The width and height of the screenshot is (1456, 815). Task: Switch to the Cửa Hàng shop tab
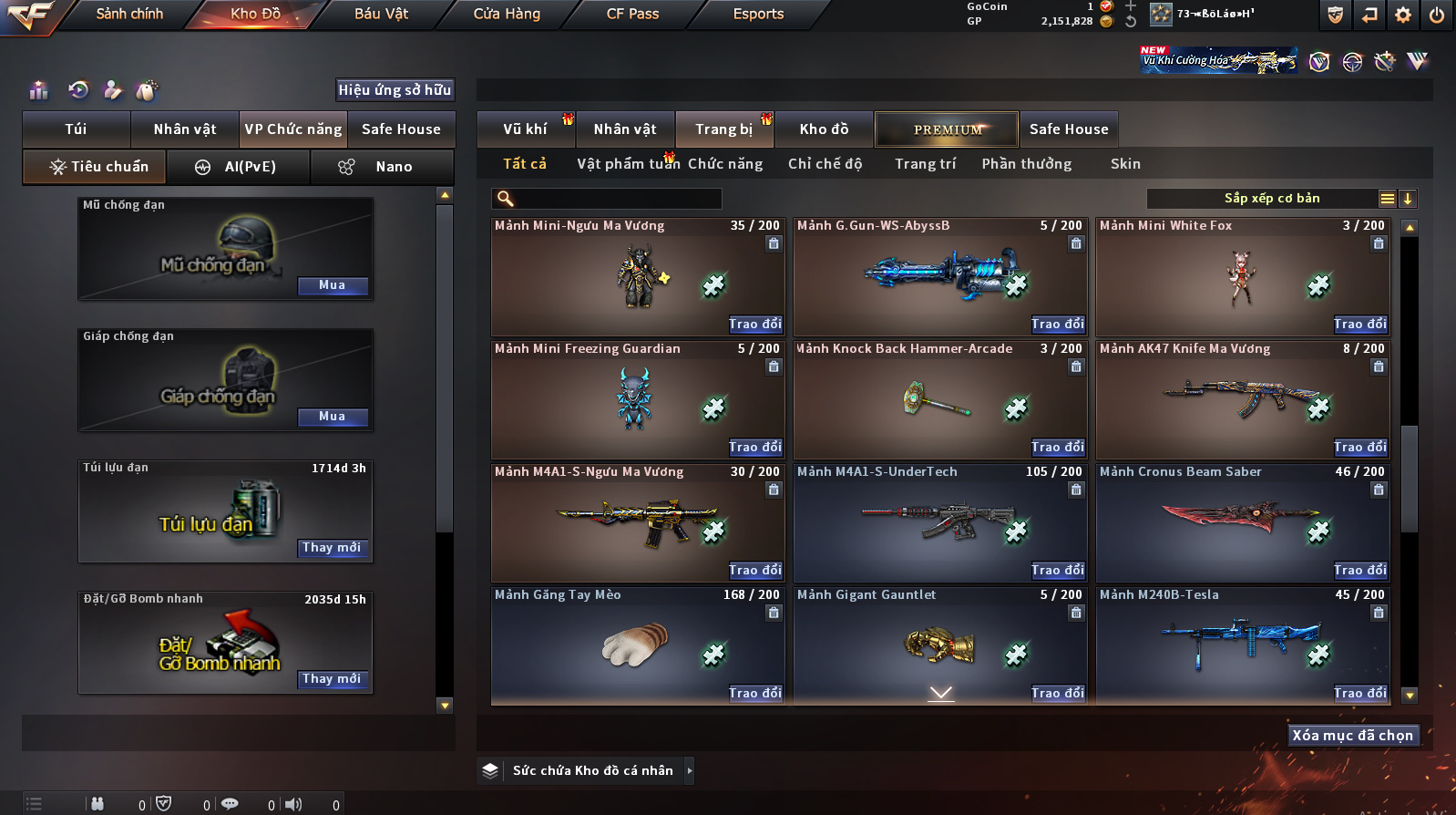click(x=507, y=14)
